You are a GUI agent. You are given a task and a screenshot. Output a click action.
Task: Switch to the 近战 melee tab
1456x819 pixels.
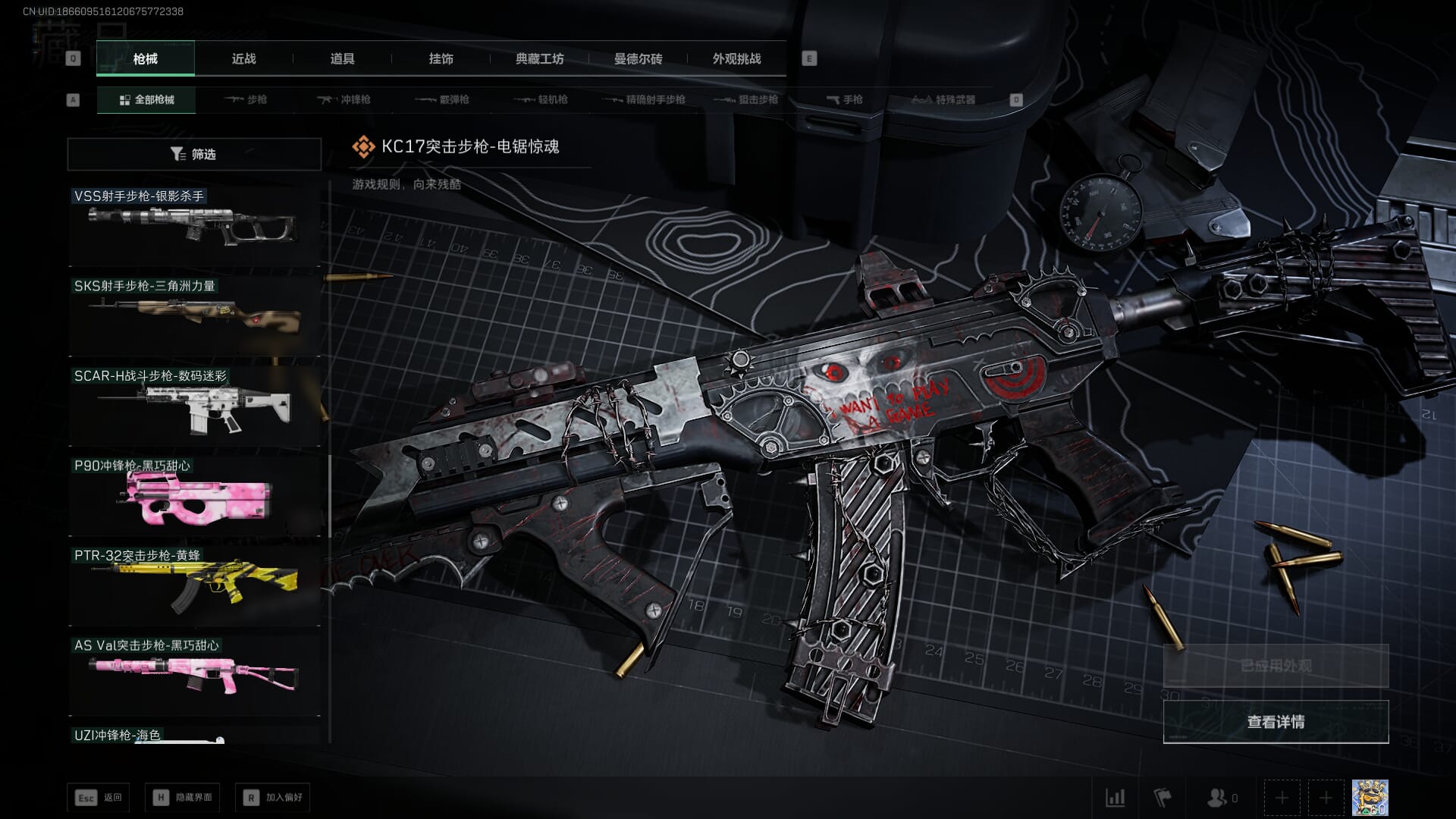coord(243,59)
